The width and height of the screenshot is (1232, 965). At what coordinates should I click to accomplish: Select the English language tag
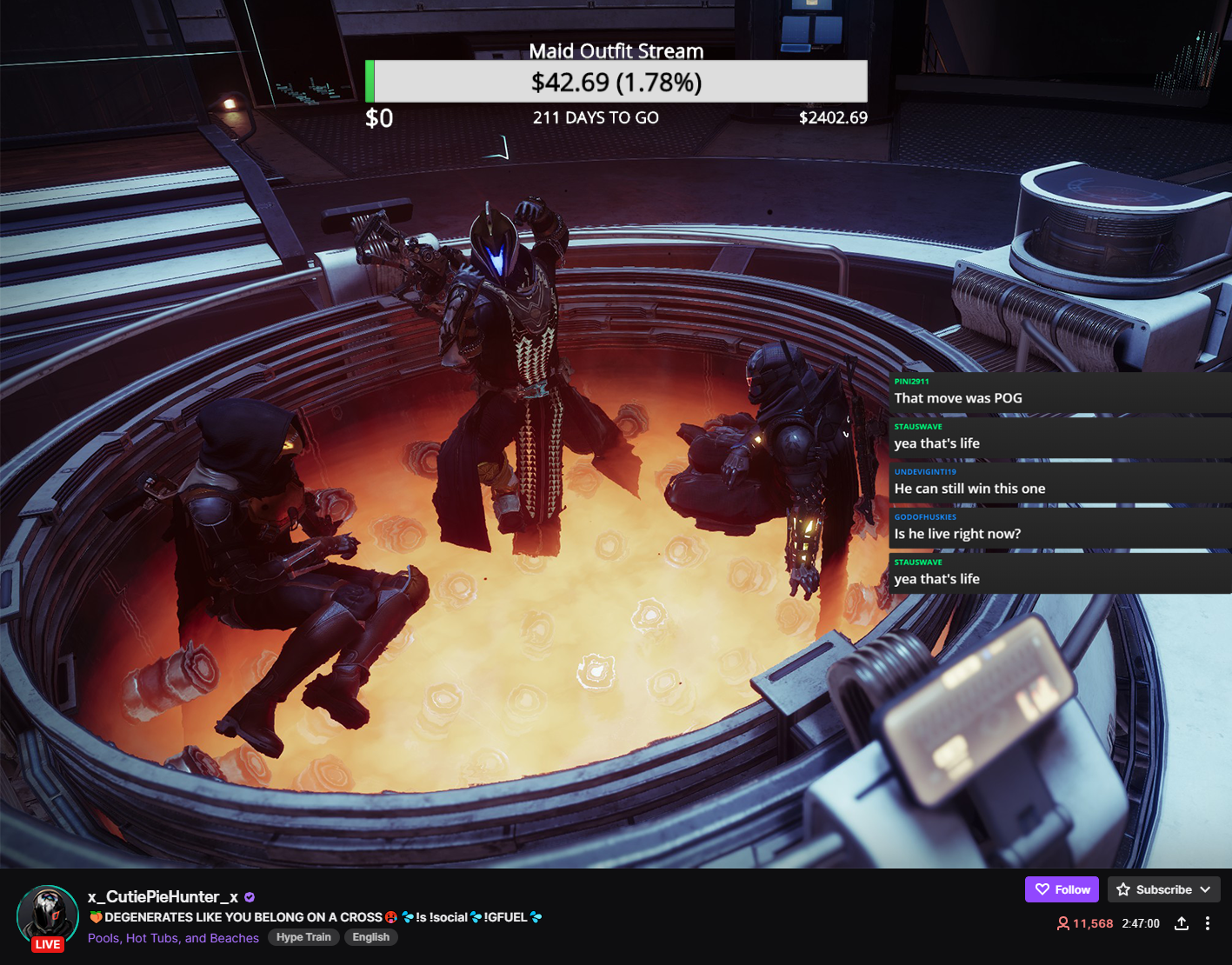tap(370, 937)
